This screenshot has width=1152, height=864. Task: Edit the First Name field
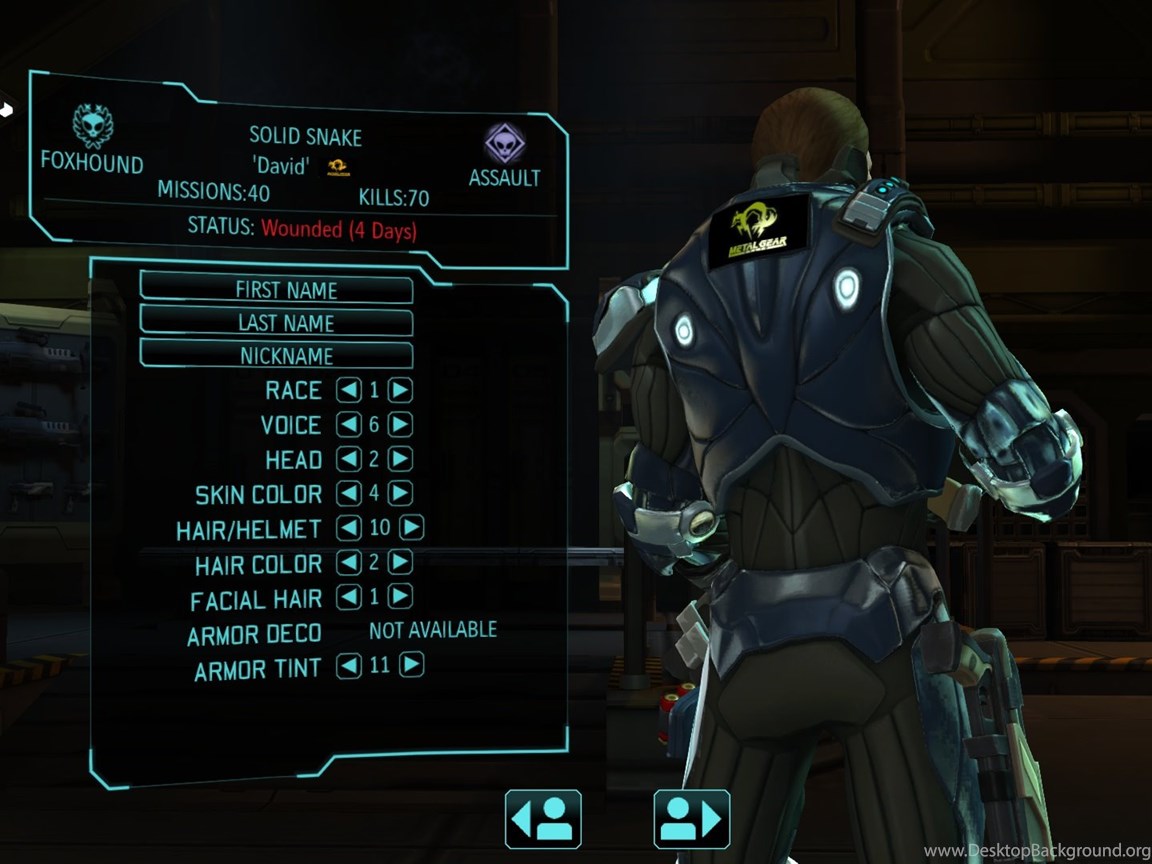[x=276, y=289]
